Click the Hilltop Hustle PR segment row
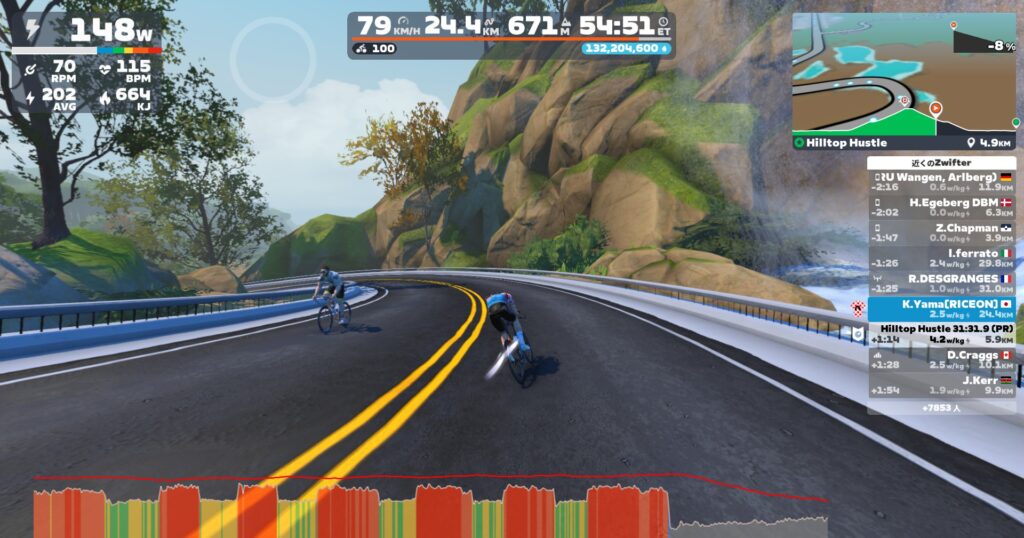This screenshot has height=538, width=1024. 941,334
